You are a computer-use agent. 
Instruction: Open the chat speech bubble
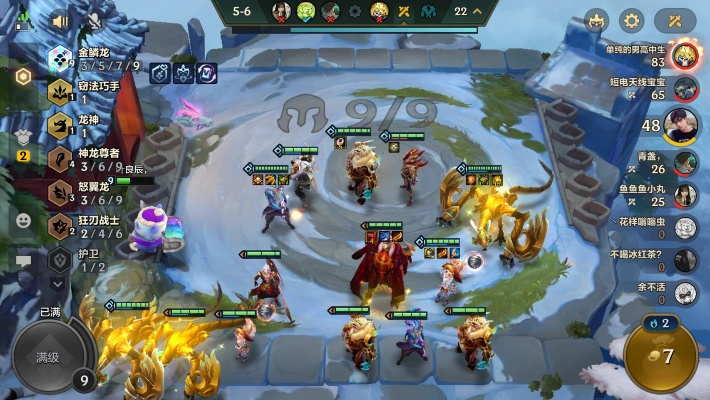[x=23, y=261]
